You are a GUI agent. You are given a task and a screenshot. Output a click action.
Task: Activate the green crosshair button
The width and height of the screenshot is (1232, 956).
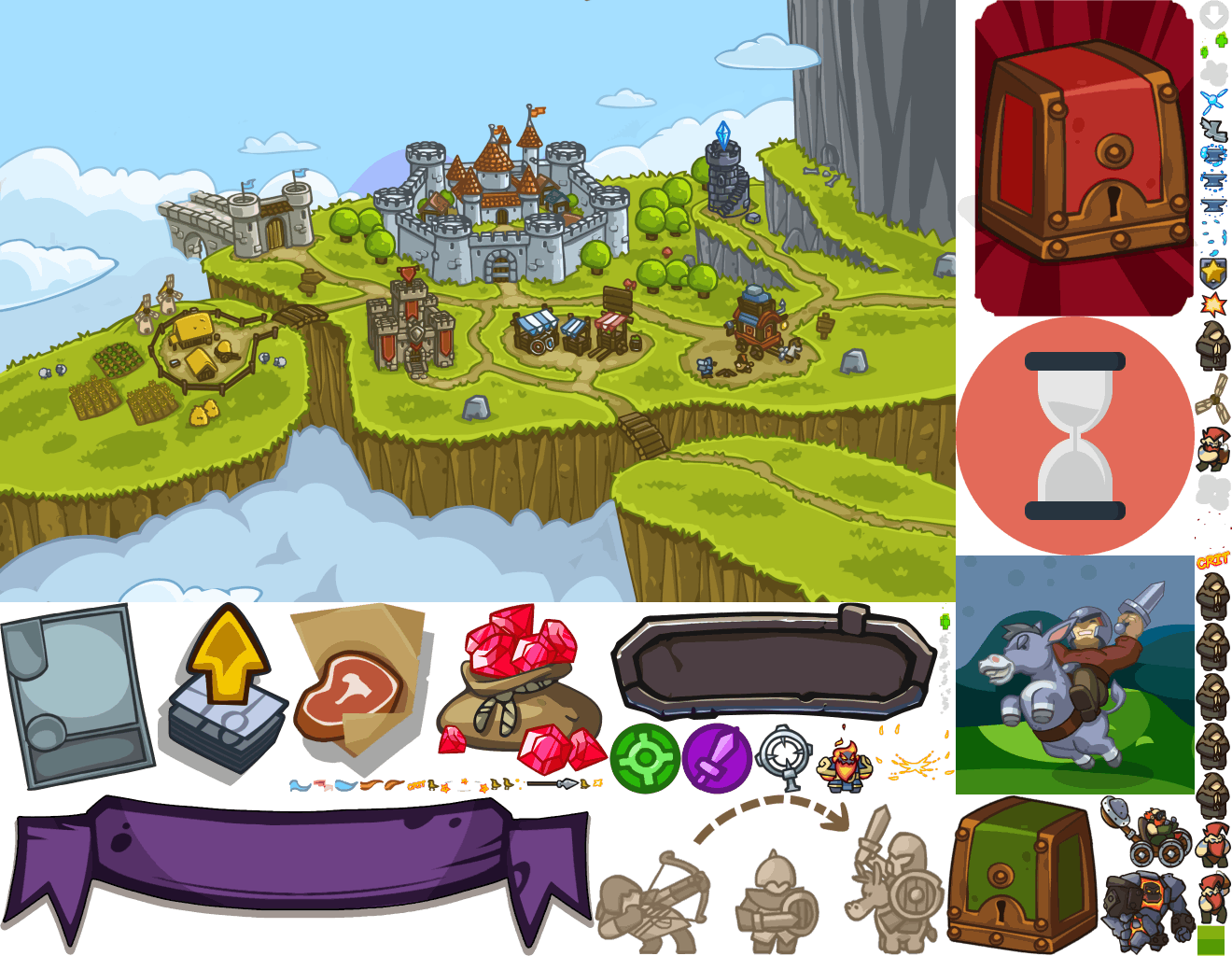pos(644,757)
